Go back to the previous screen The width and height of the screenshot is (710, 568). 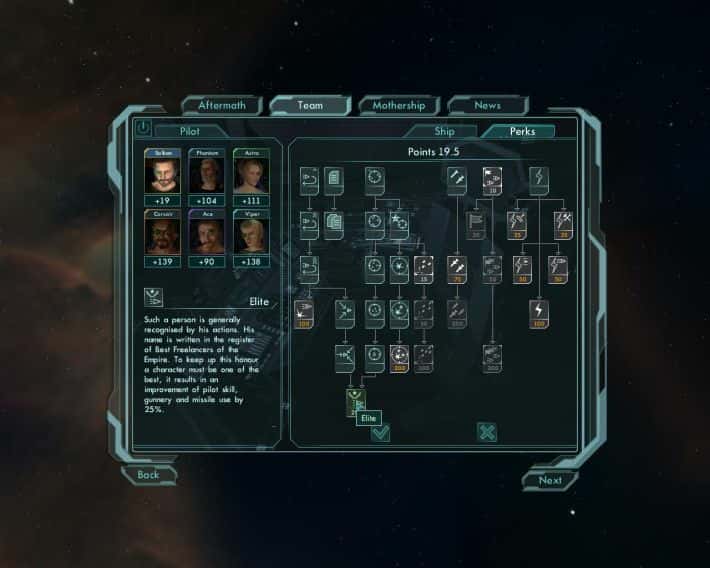click(149, 475)
